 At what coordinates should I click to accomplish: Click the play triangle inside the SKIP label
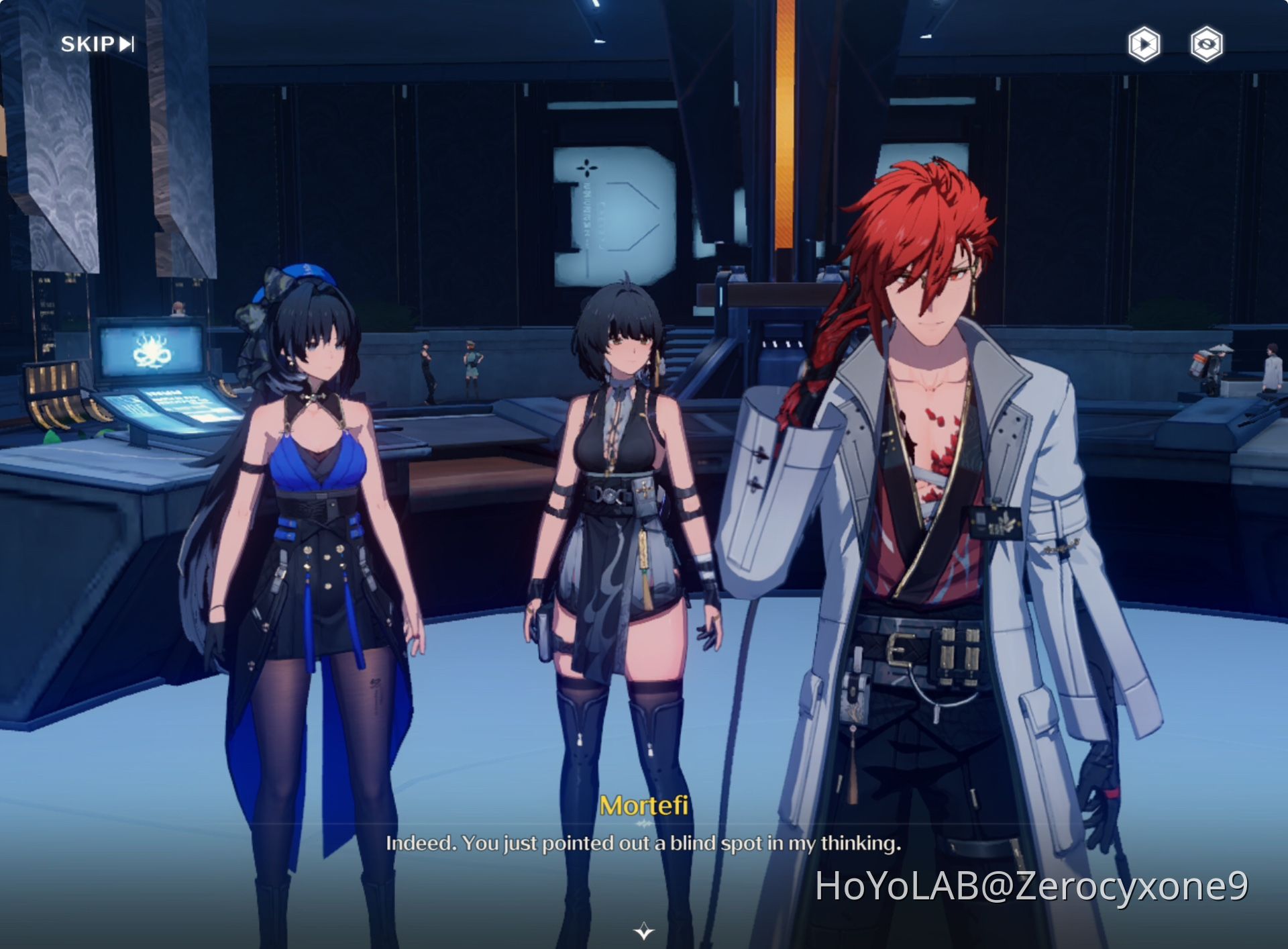[x=125, y=45]
